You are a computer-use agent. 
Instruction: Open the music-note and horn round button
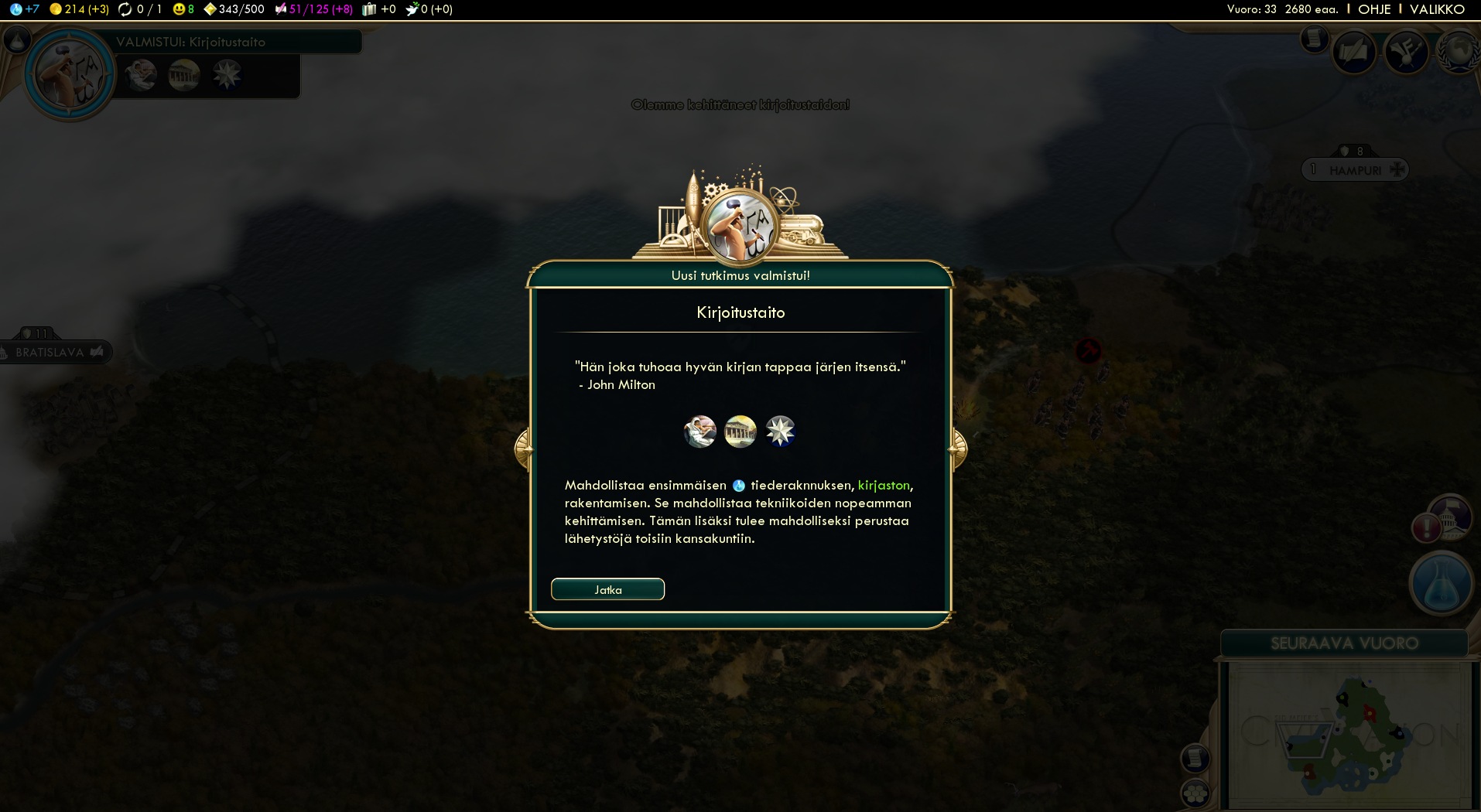[x=1405, y=52]
